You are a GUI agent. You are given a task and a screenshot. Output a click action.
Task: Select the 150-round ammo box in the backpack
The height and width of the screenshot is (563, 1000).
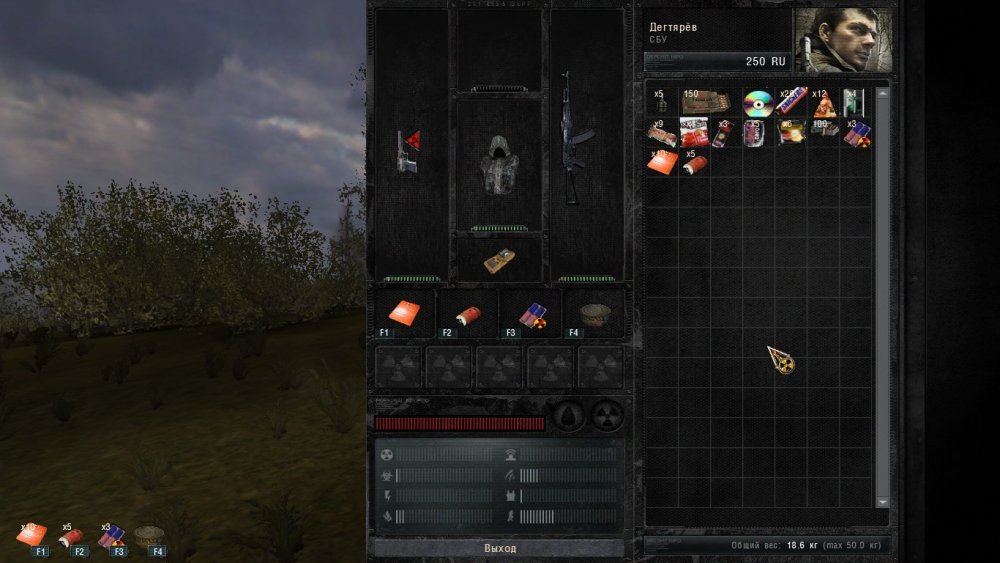(705, 103)
